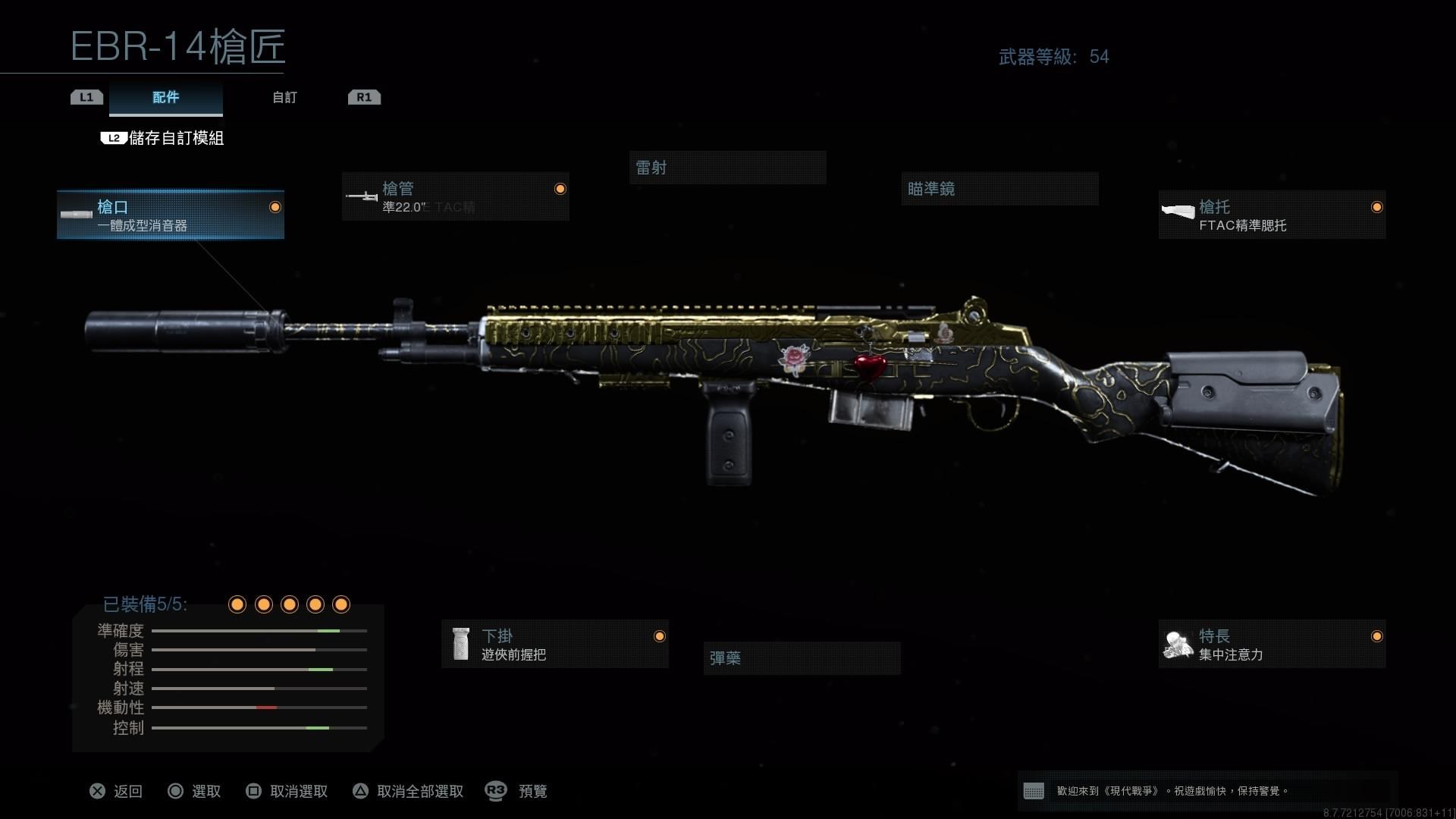Open the 槍管 barrel attachment slot
1456x819 pixels.
pos(455,197)
